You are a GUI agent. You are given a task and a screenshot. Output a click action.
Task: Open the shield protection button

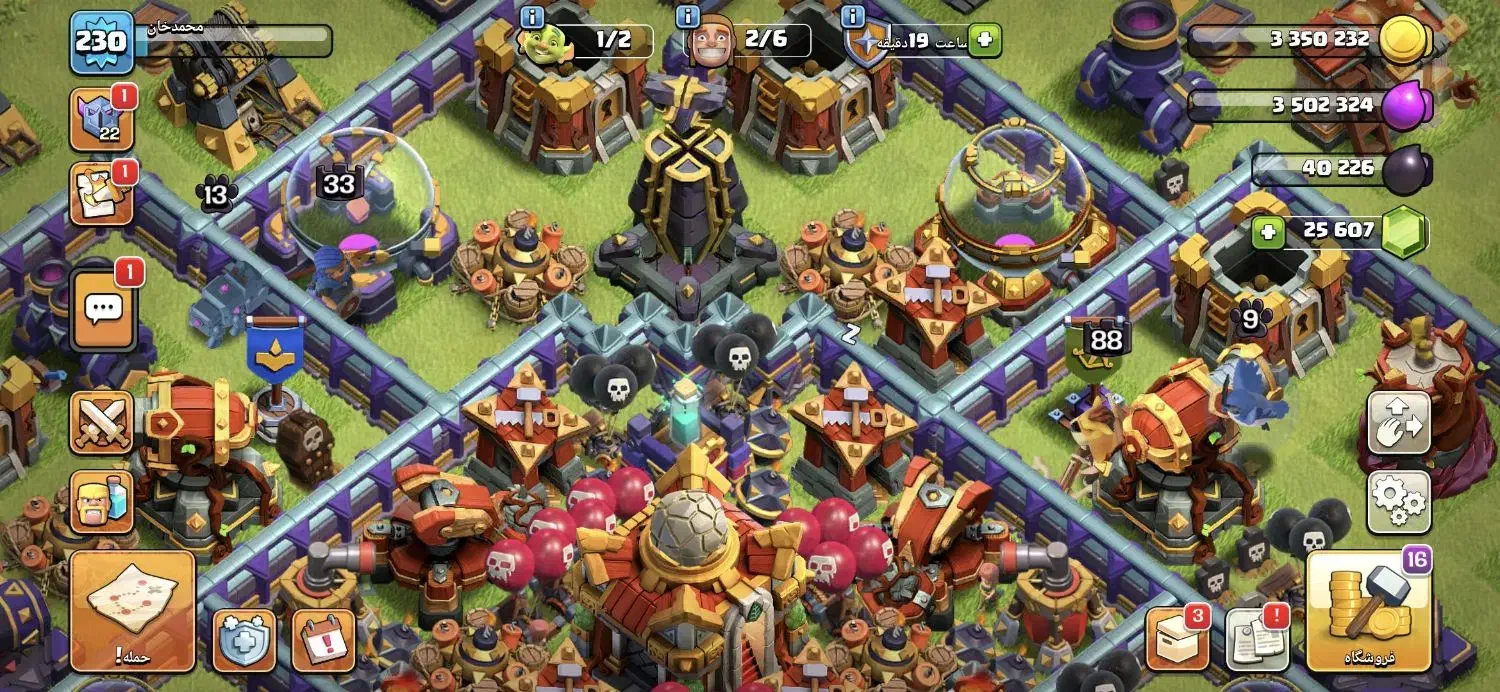point(244,640)
